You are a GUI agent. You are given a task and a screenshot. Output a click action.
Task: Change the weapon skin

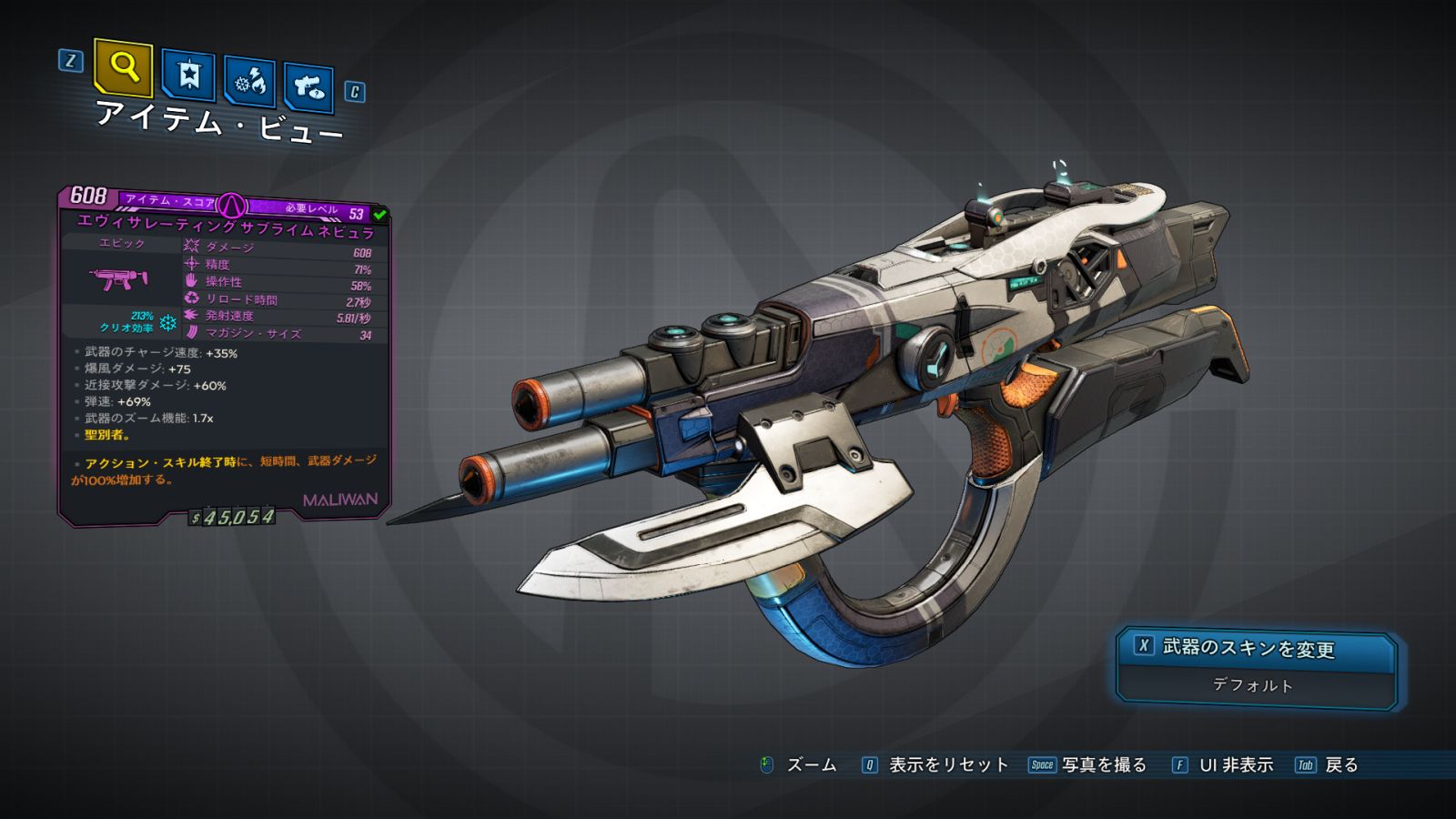click(x=1256, y=649)
